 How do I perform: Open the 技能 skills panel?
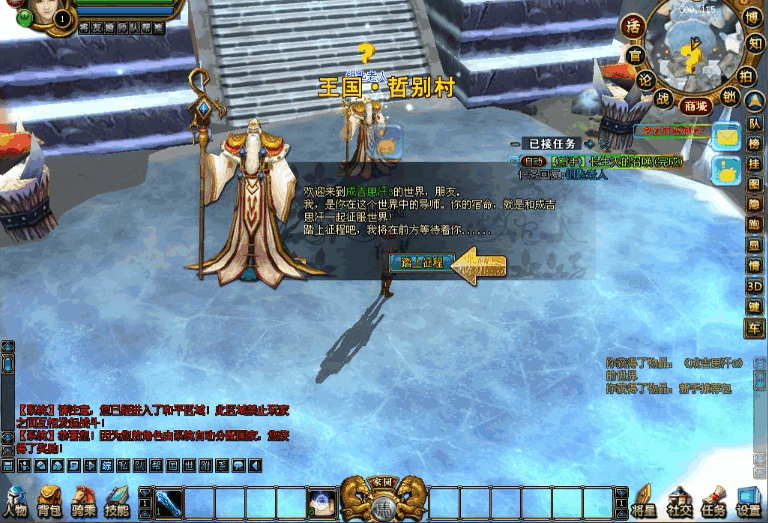click(117, 502)
